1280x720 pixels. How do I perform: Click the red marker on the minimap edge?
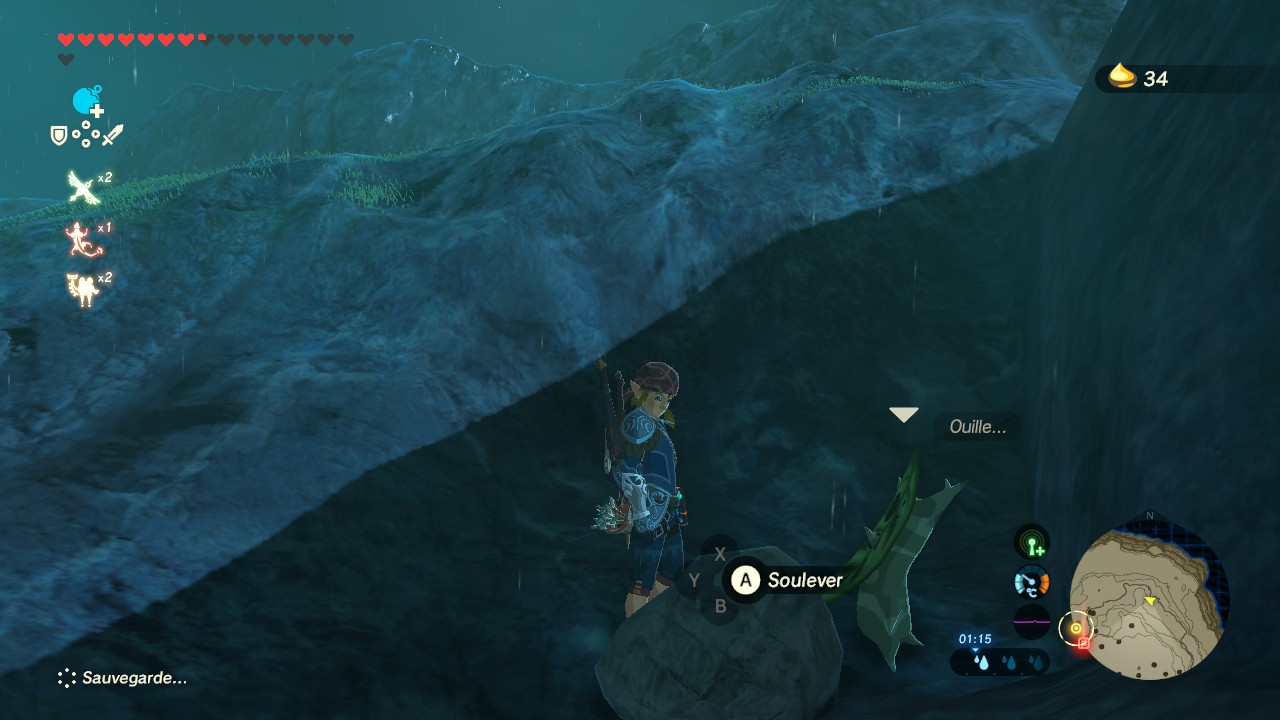[1083, 643]
